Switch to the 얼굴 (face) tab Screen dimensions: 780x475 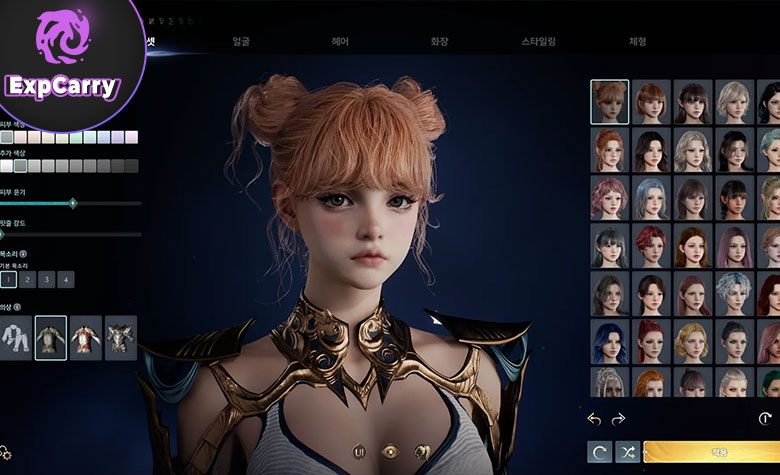pyautogui.click(x=241, y=42)
